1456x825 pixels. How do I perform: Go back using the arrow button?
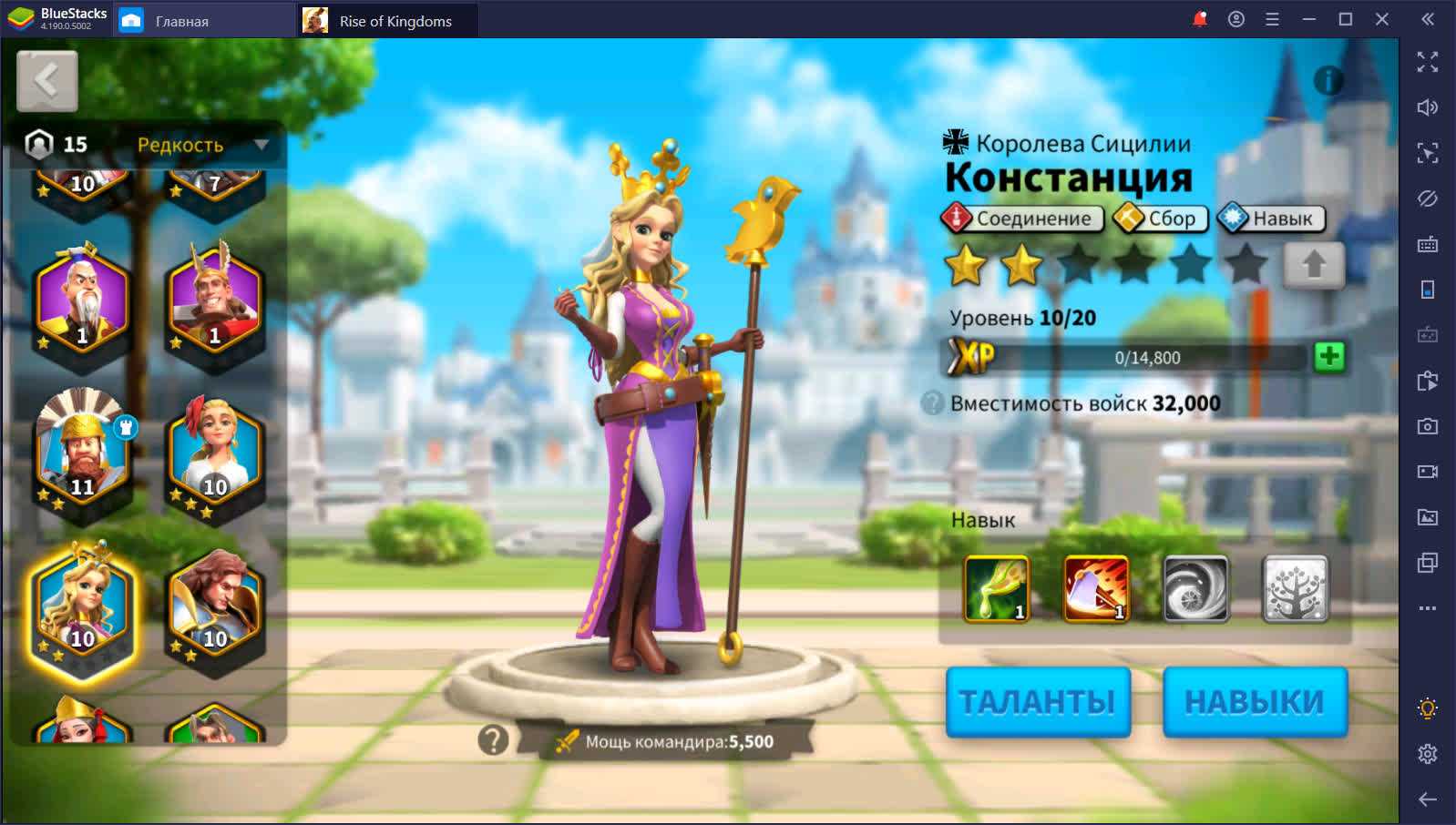point(46,81)
